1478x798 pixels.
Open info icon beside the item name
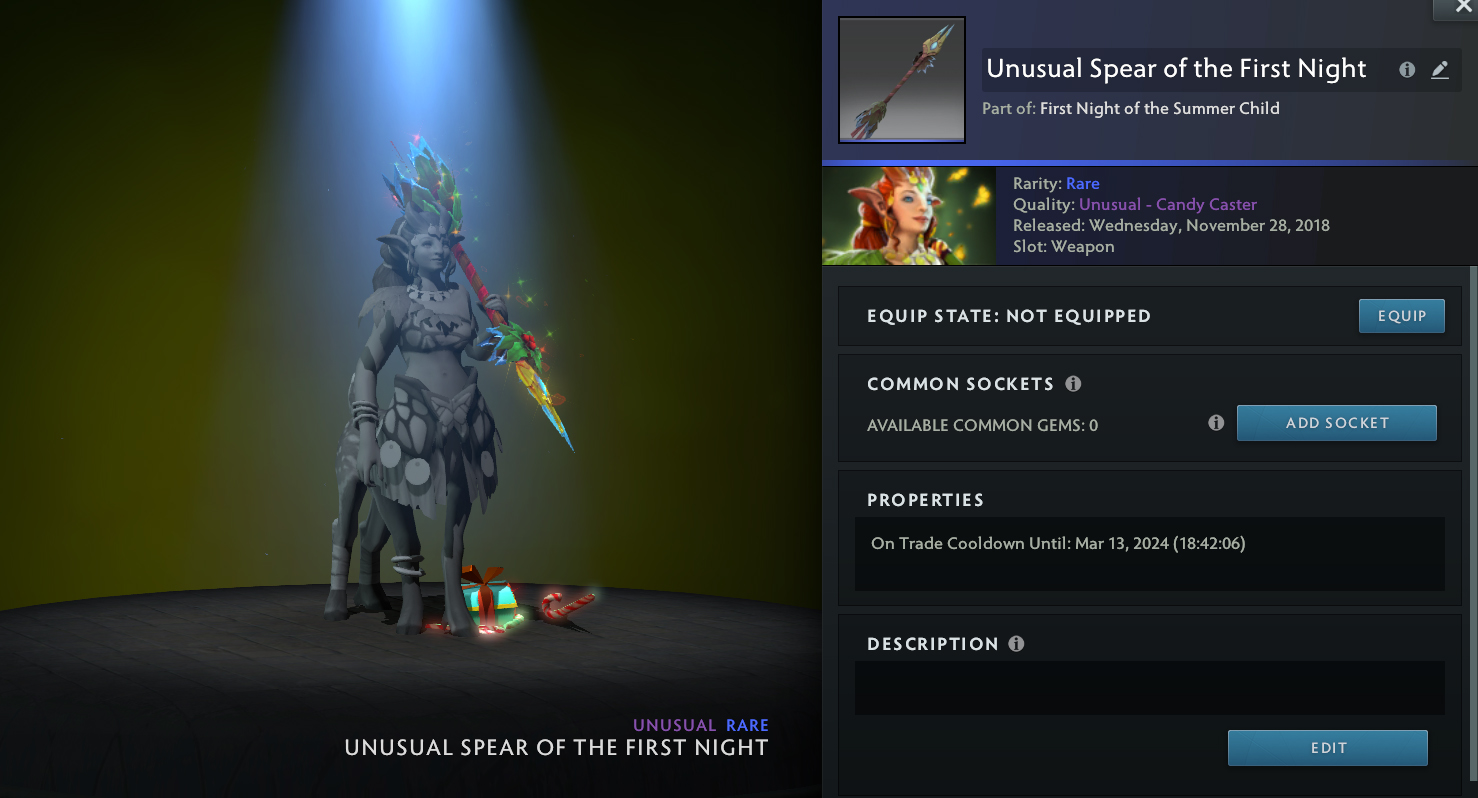(x=1407, y=70)
